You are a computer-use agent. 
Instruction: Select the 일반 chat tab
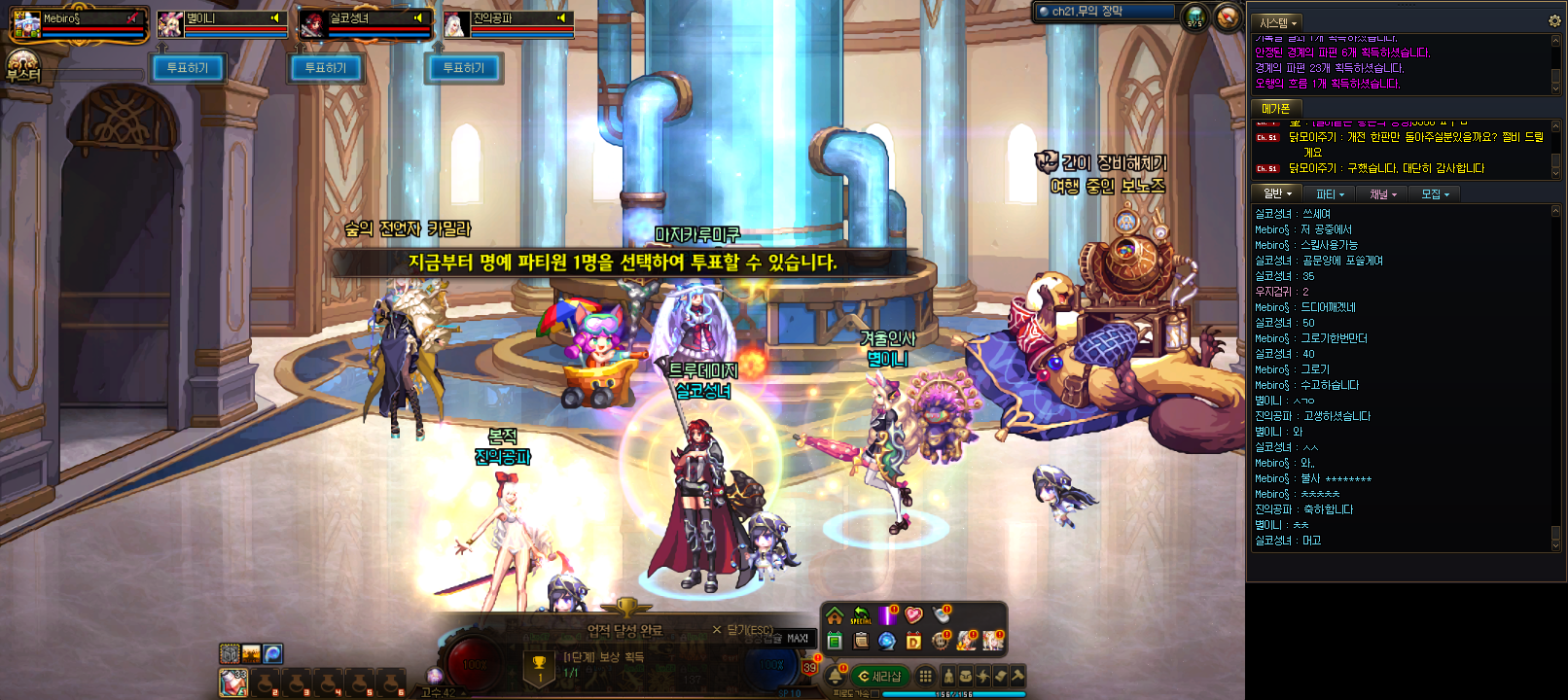point(1276,194)
